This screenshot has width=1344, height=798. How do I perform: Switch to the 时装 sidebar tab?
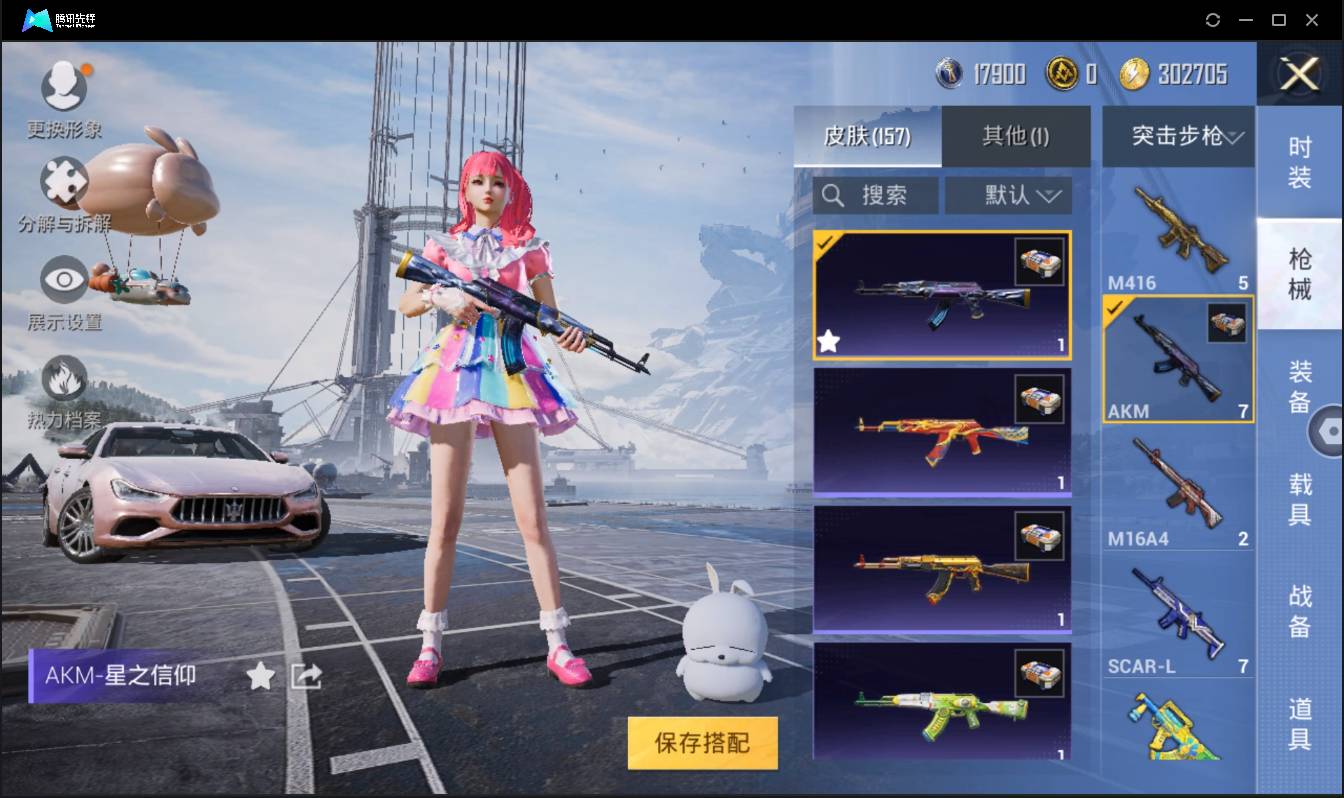coord(1301,162)
